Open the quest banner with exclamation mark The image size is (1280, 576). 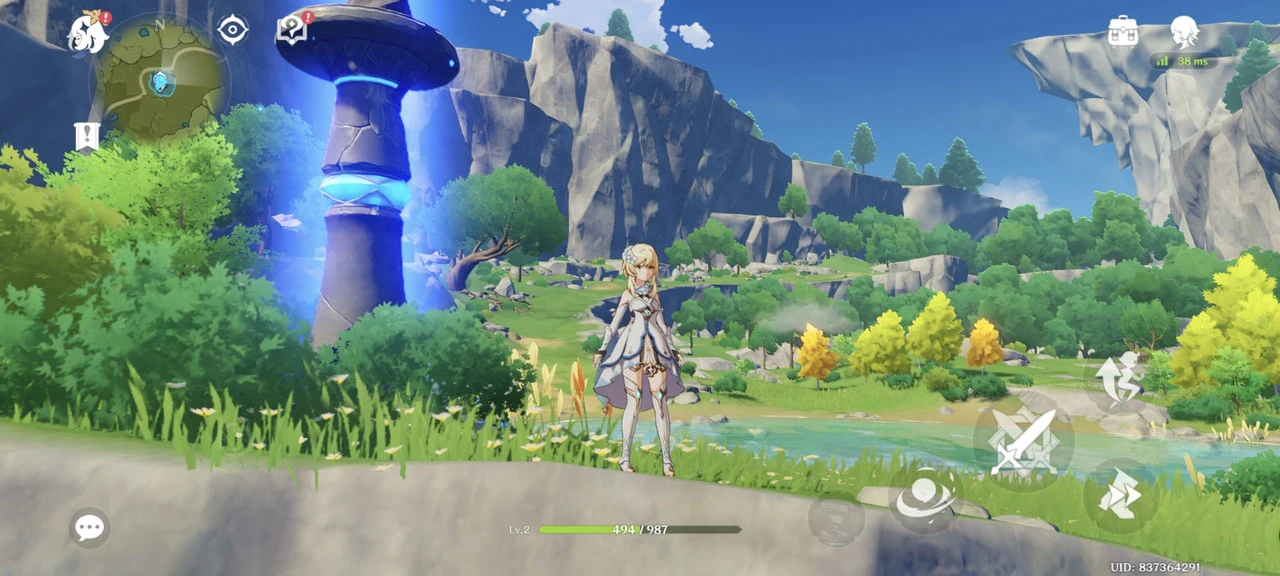coord(87,137)
